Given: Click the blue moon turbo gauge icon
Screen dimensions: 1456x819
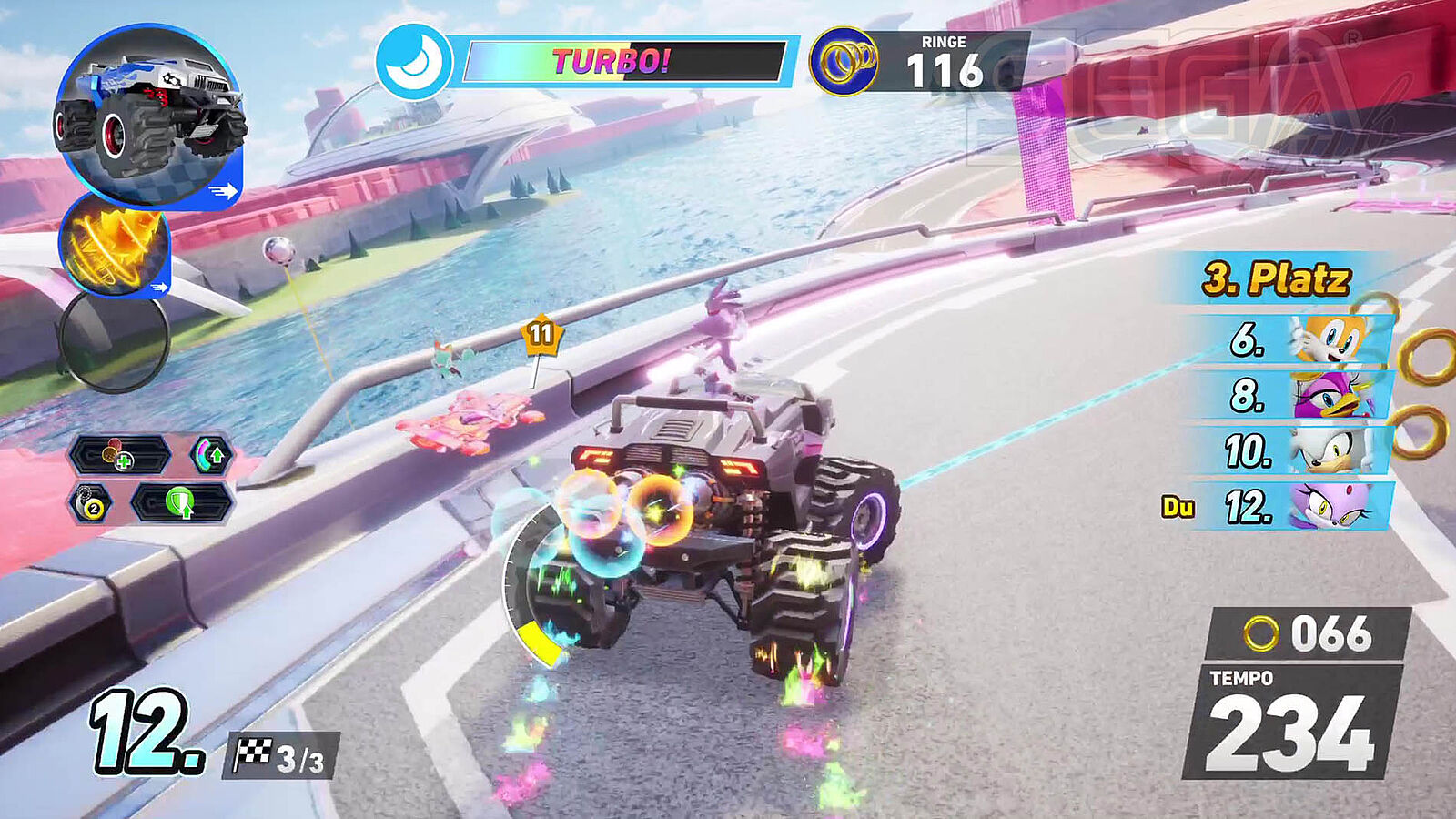Looking at the screenshot, I should pyautogui.click(x=414, y=62).
